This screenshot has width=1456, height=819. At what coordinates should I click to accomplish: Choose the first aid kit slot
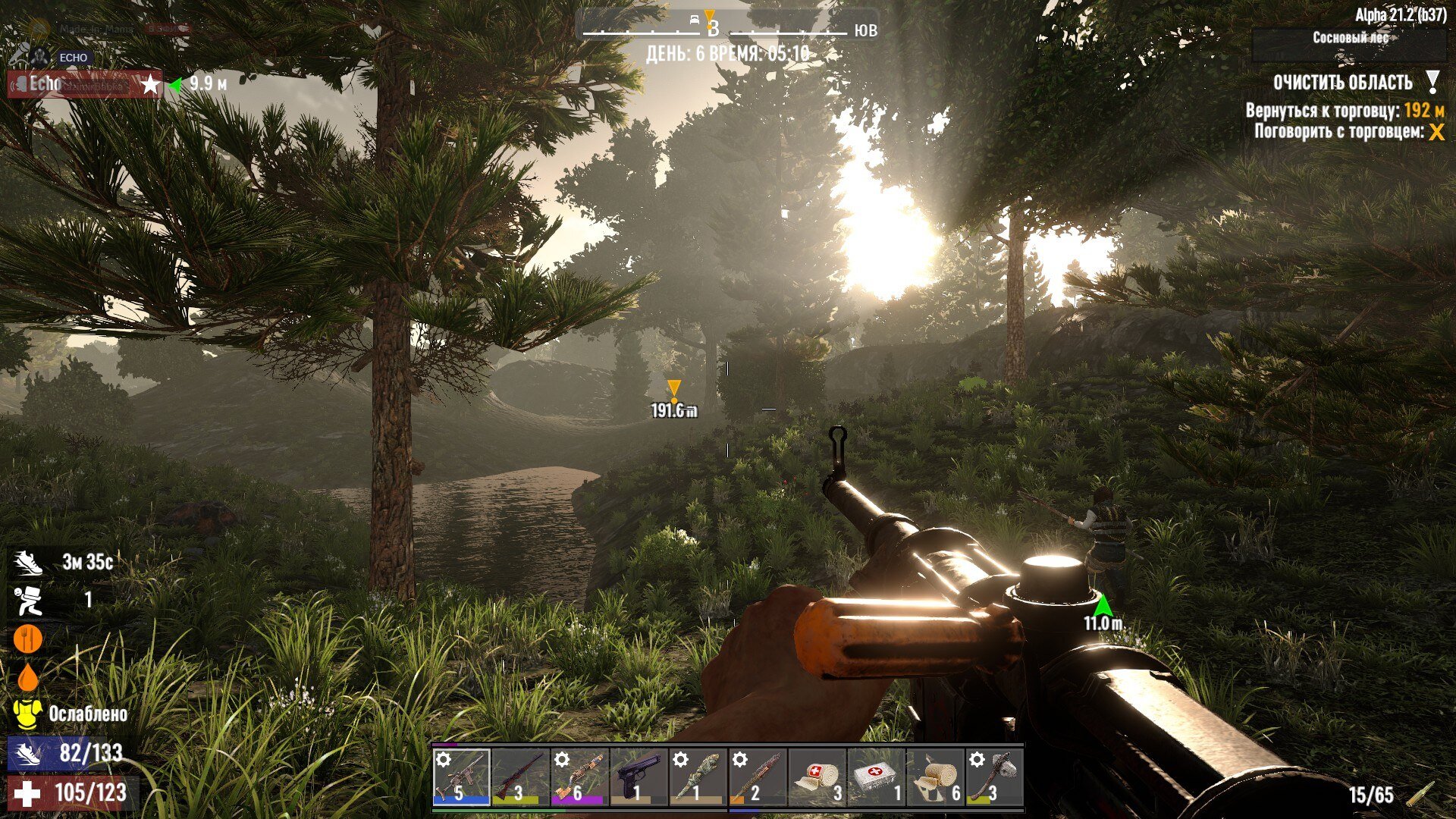tap(876, 777)
